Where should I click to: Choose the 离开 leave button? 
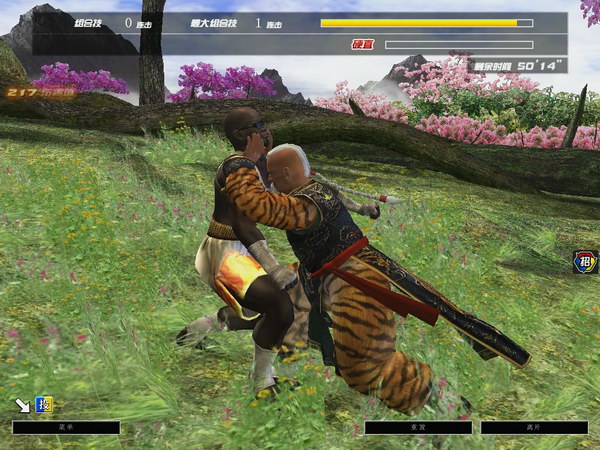click(x=534, y=427)
